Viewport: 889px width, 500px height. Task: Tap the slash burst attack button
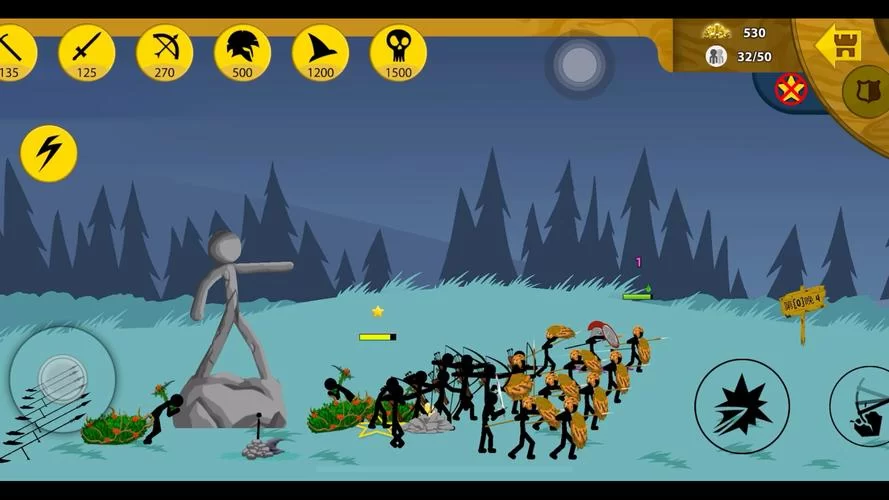[742, 405]
